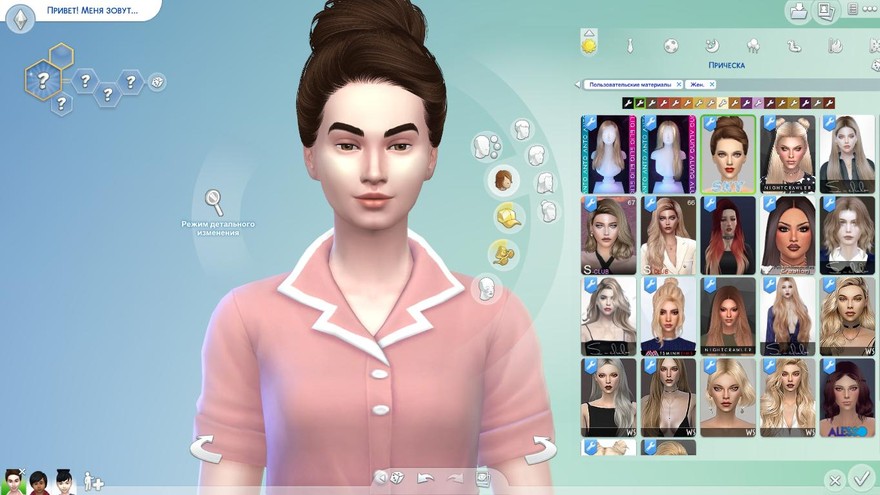The image size is (880, 495).
Task: Open the gallery photos button
Action: coord(826,12)
